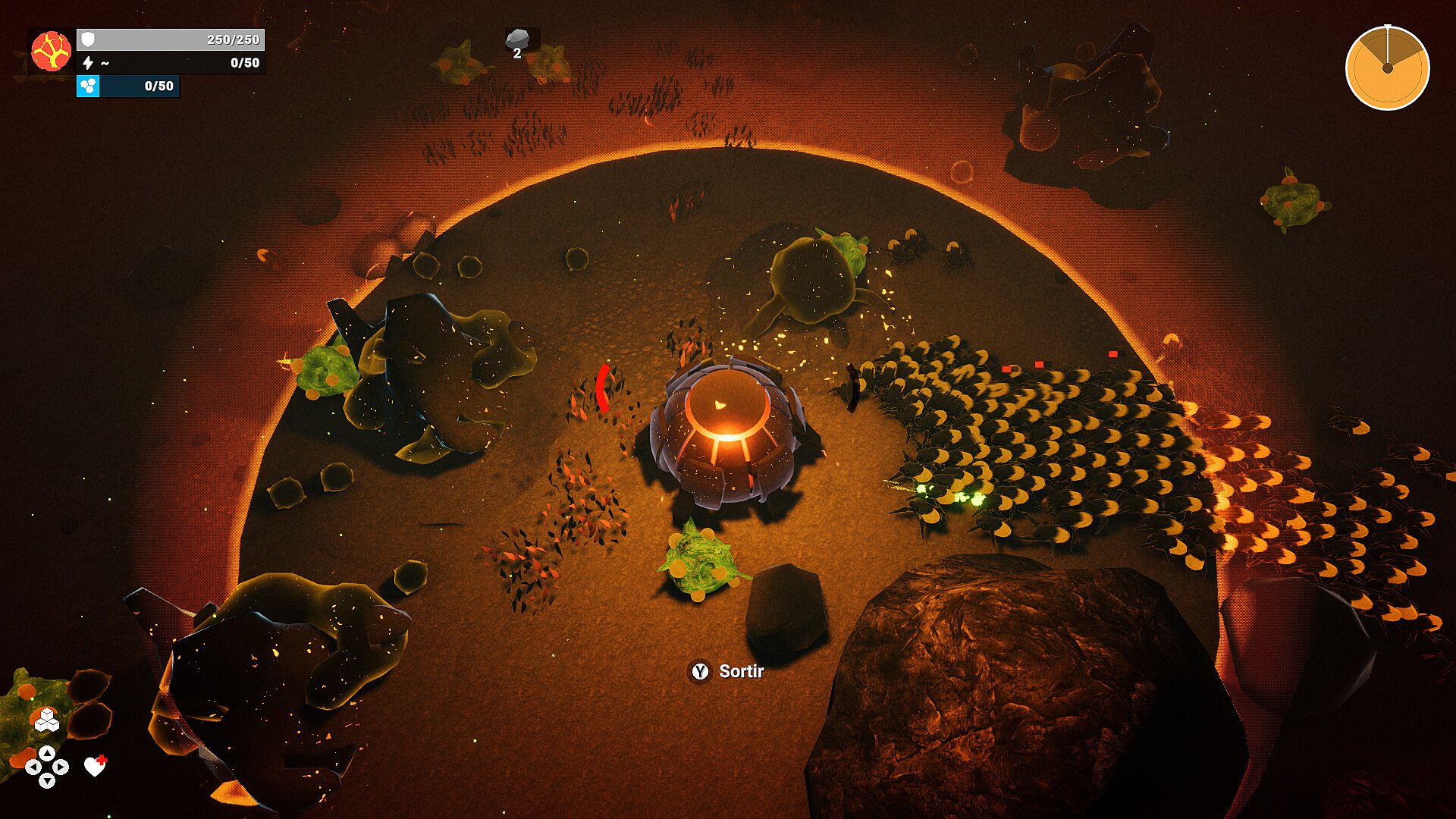Click the up arrow on the directional pad
This screenshot has width=1456, height=819.
tap(47, 752)
